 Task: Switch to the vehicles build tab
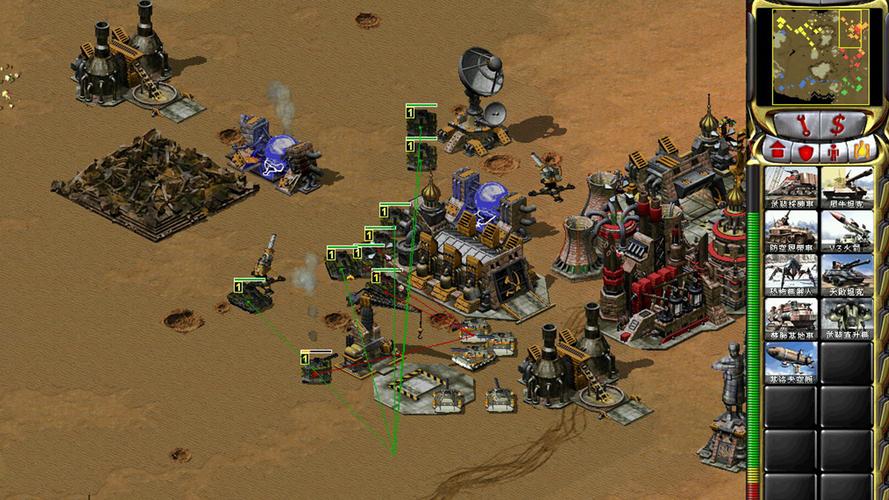click(859, 151)
